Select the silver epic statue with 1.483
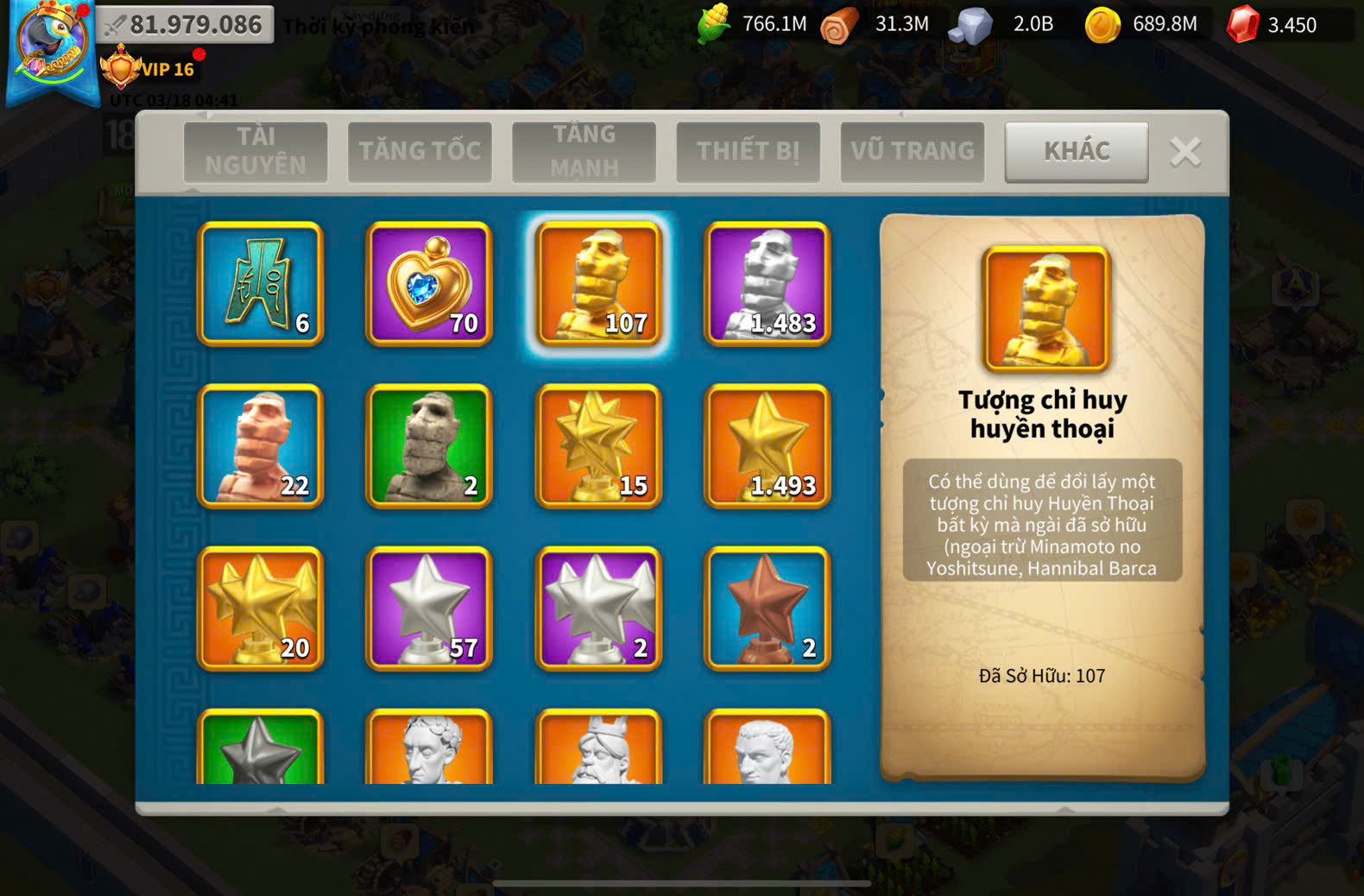This screenshot has width=1364, height=896. pos(767,284)
